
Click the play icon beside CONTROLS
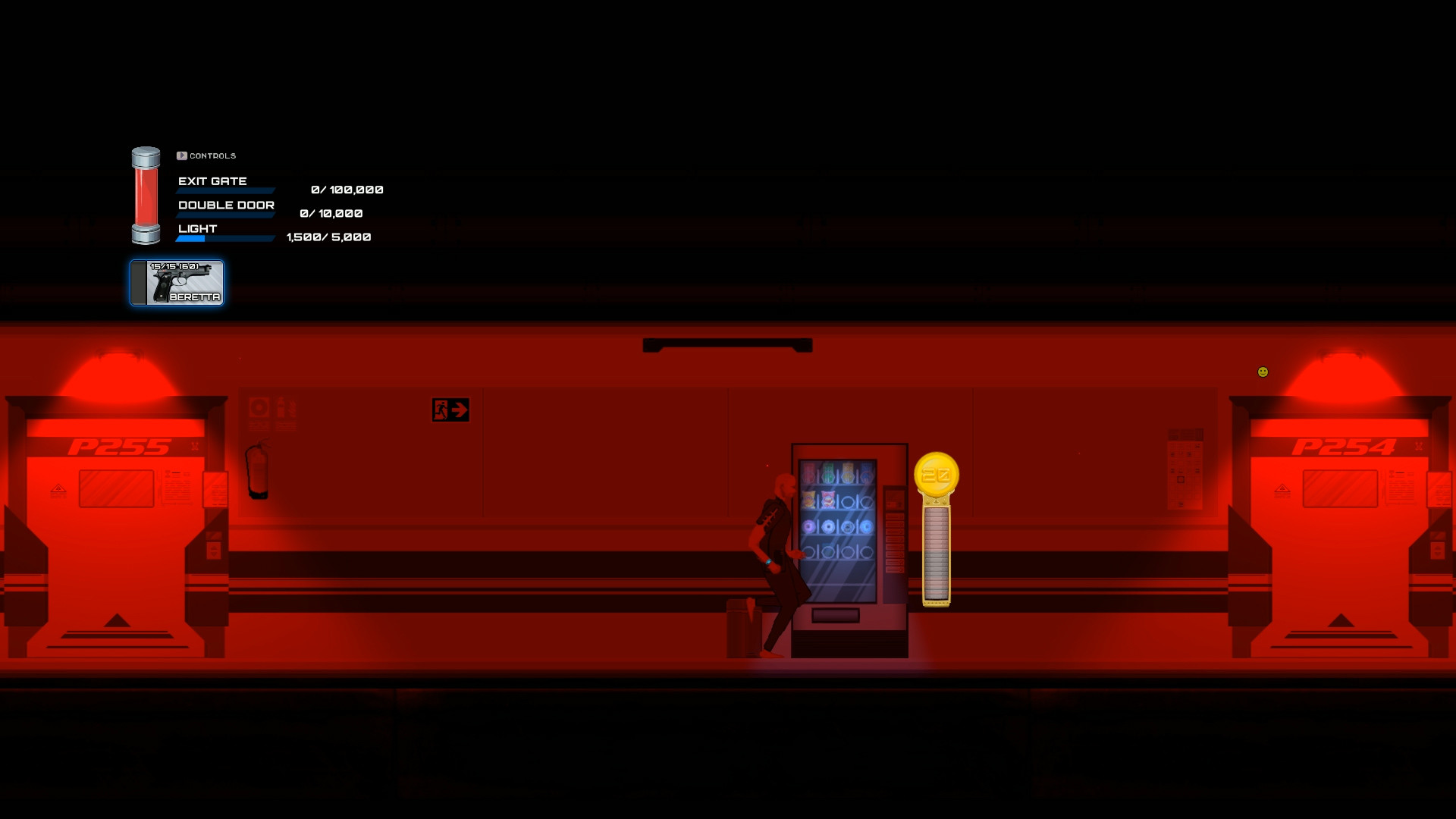click(x=181, y=155)
